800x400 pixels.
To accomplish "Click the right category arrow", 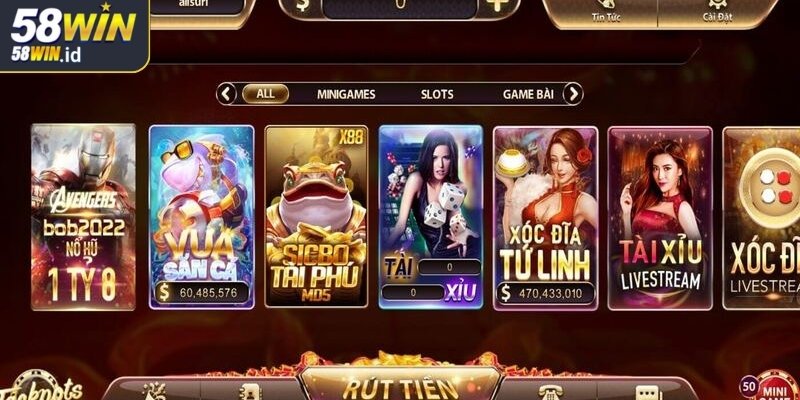I will coord(572,94).
